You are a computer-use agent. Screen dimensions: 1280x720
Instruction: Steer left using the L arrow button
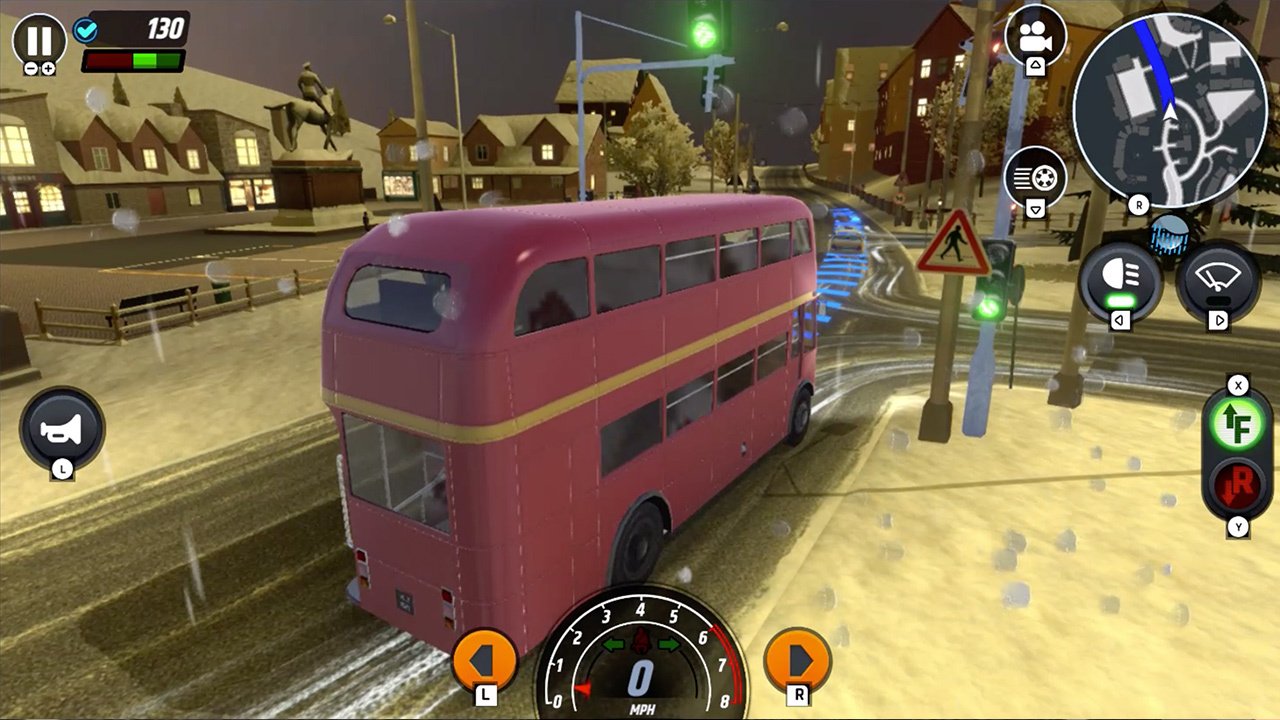(x=484, y=660)
